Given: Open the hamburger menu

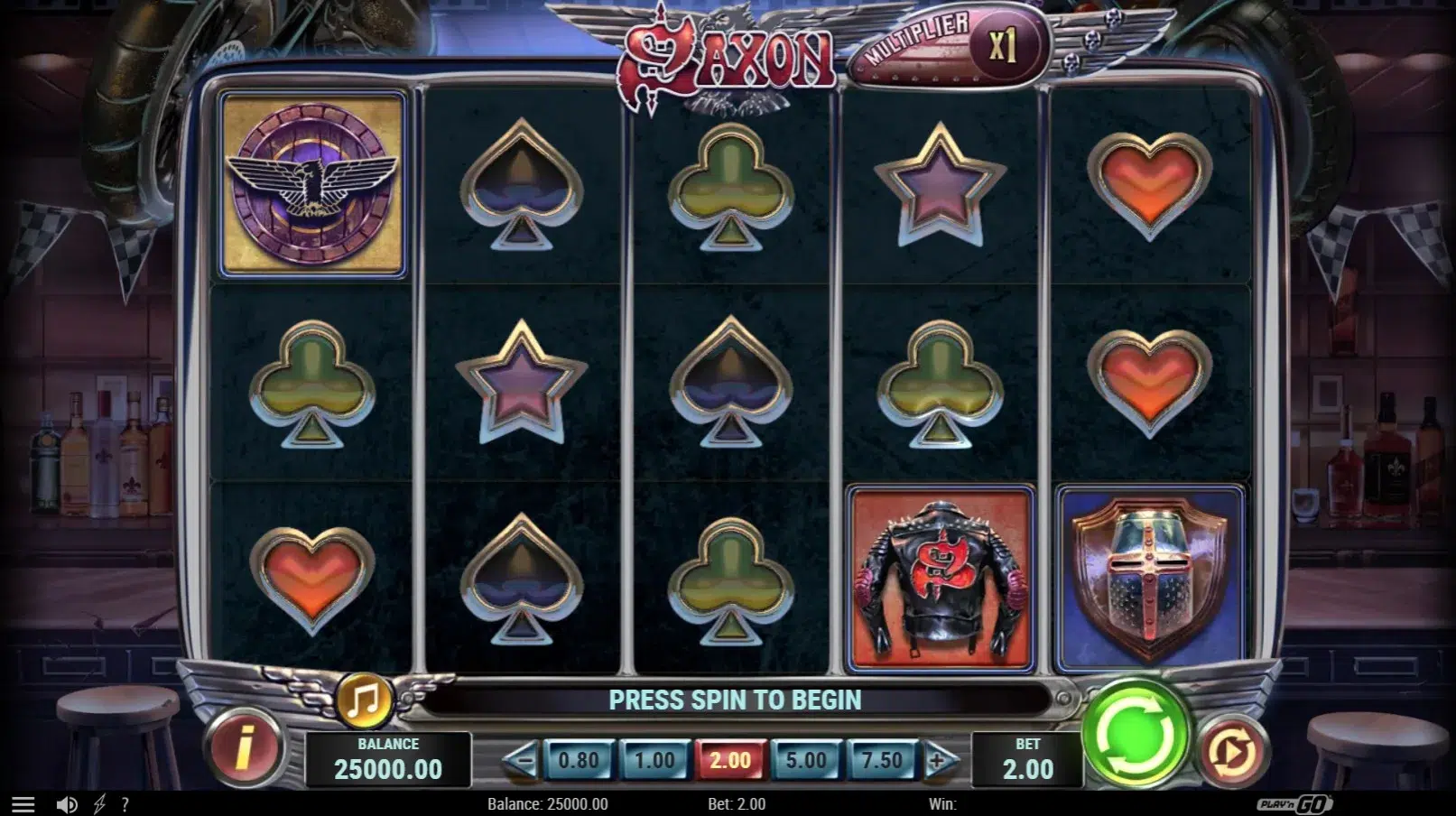Looking at the screenshot, I should pos(23,804).
